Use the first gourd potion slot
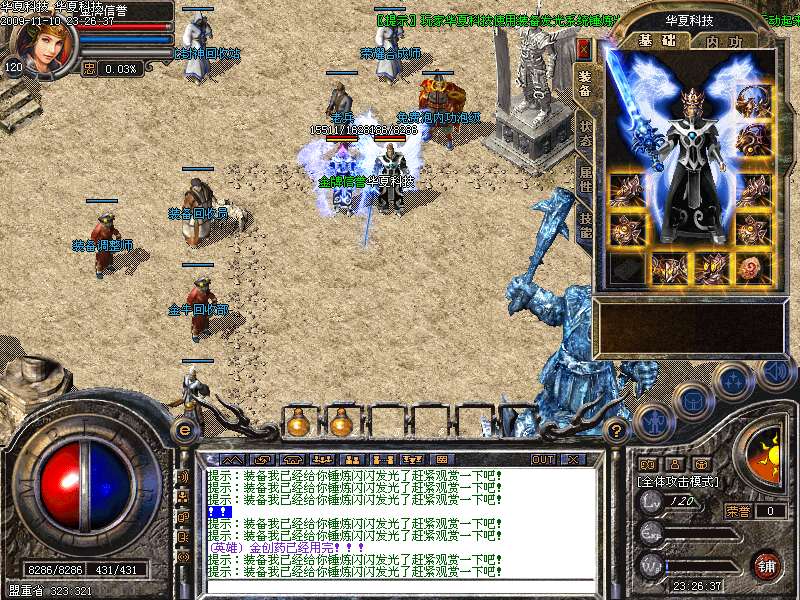This screenshot has width=800, height=600. [298, 424]
